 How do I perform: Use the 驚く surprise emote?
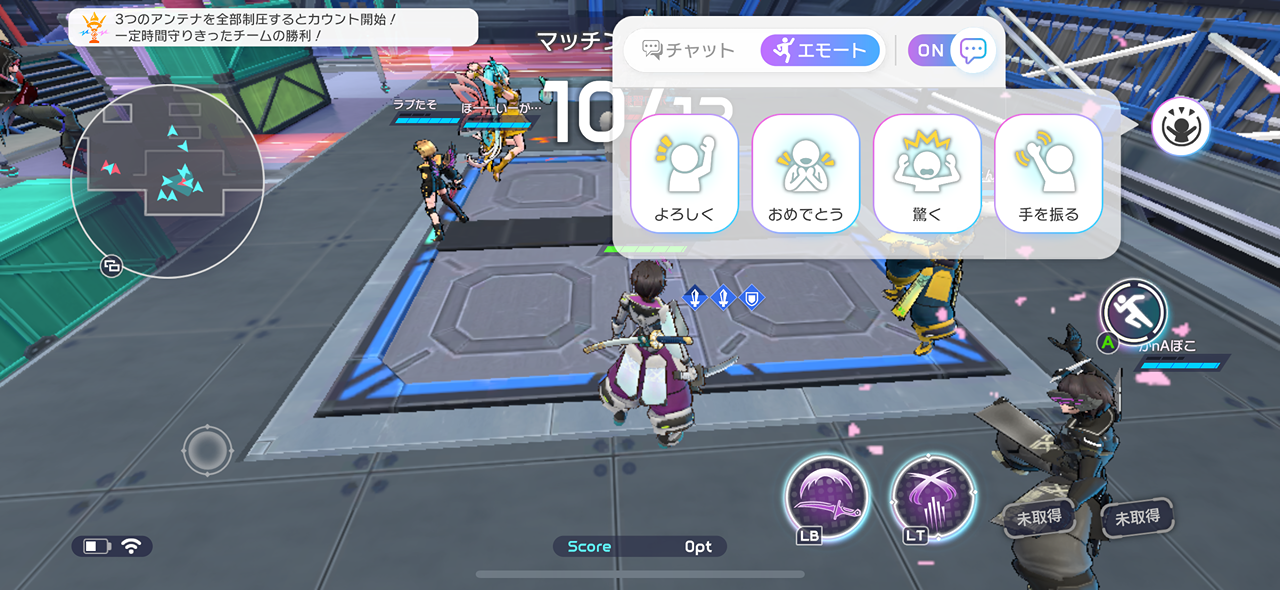927,173
